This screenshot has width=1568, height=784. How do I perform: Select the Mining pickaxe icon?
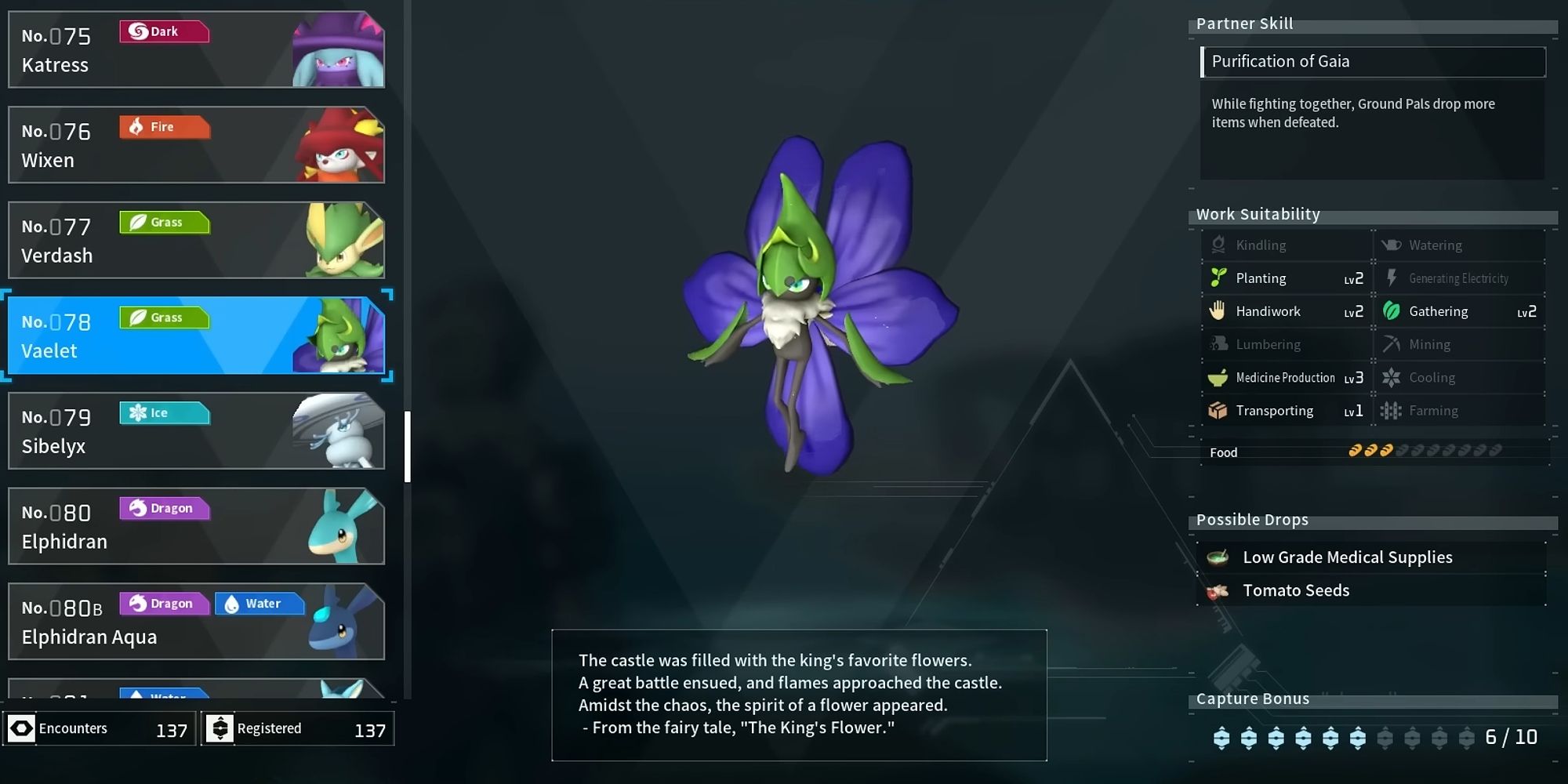click(x=1393, y=344)
